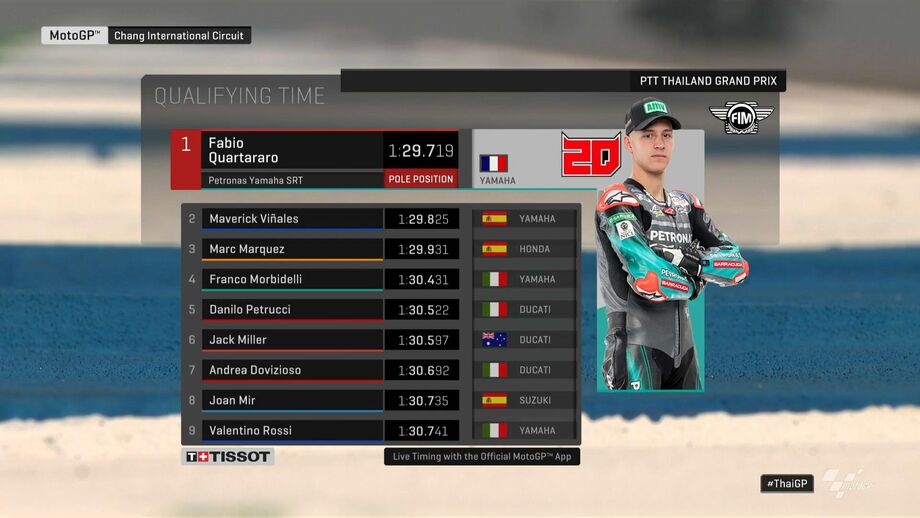The height and width of the screenshot is (518, 920).
Task: Open the #ThaiGP hashtag tag
Action: pyautogui.click(x=787, y=483)
